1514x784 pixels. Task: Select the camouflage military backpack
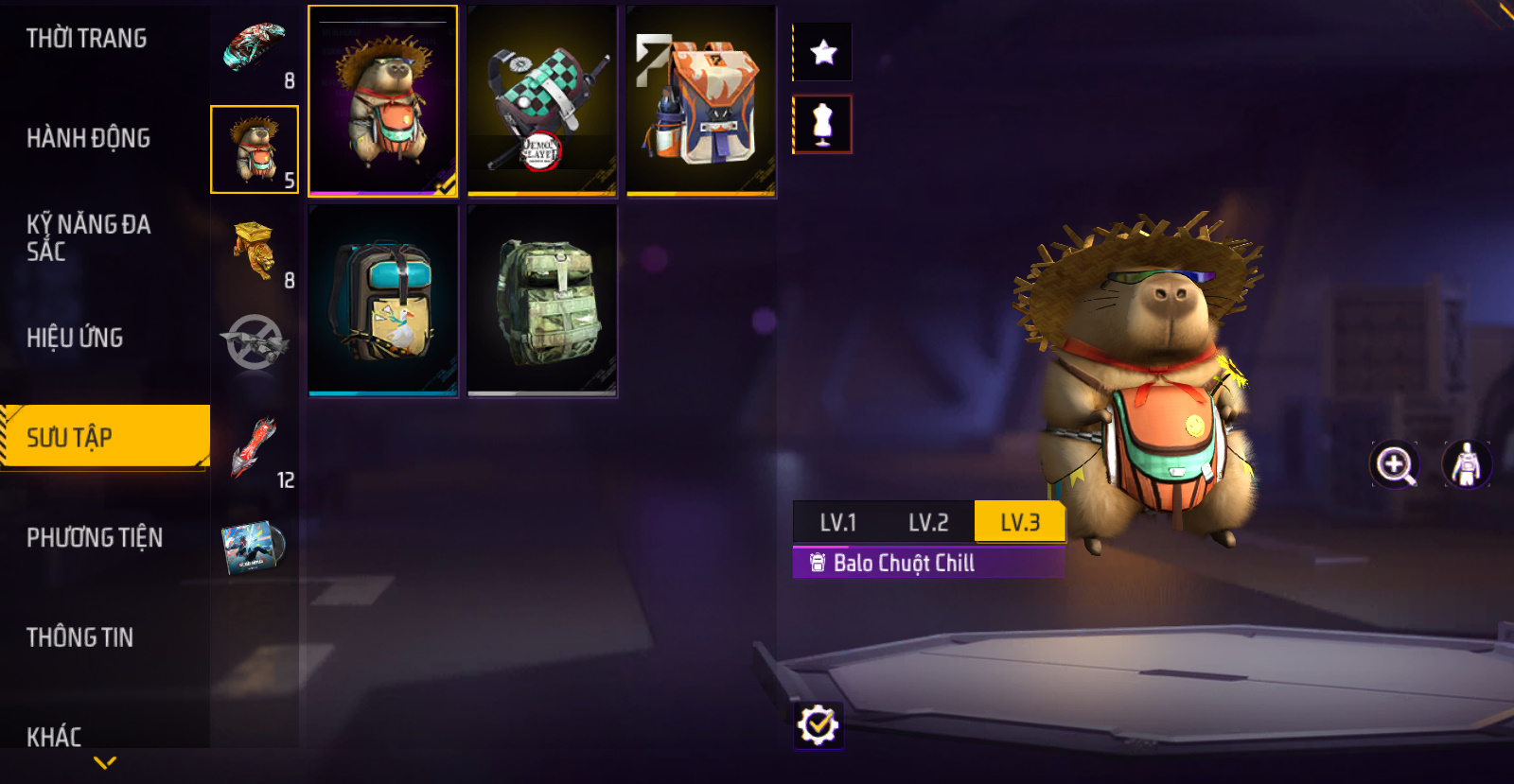pyautogui.click(x=541, y=301)
